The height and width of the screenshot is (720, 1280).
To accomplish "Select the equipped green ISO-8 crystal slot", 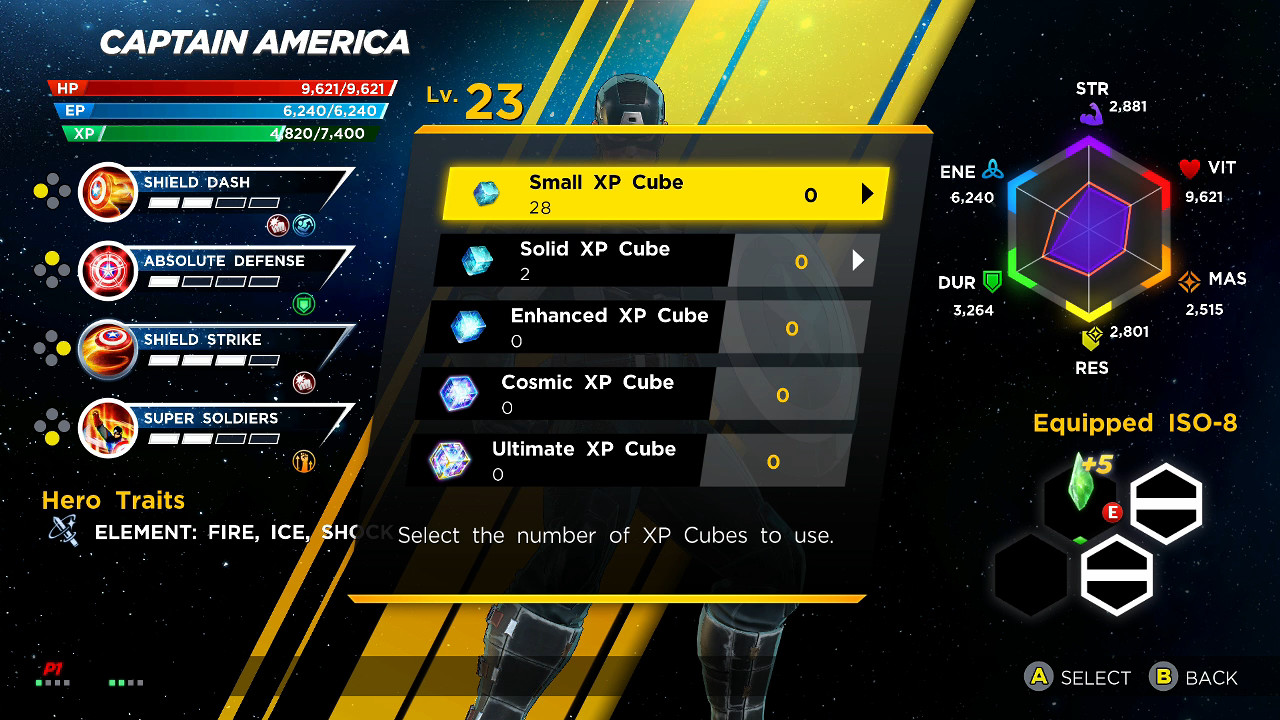I will pyautogui.click(x=1080, y=497).
